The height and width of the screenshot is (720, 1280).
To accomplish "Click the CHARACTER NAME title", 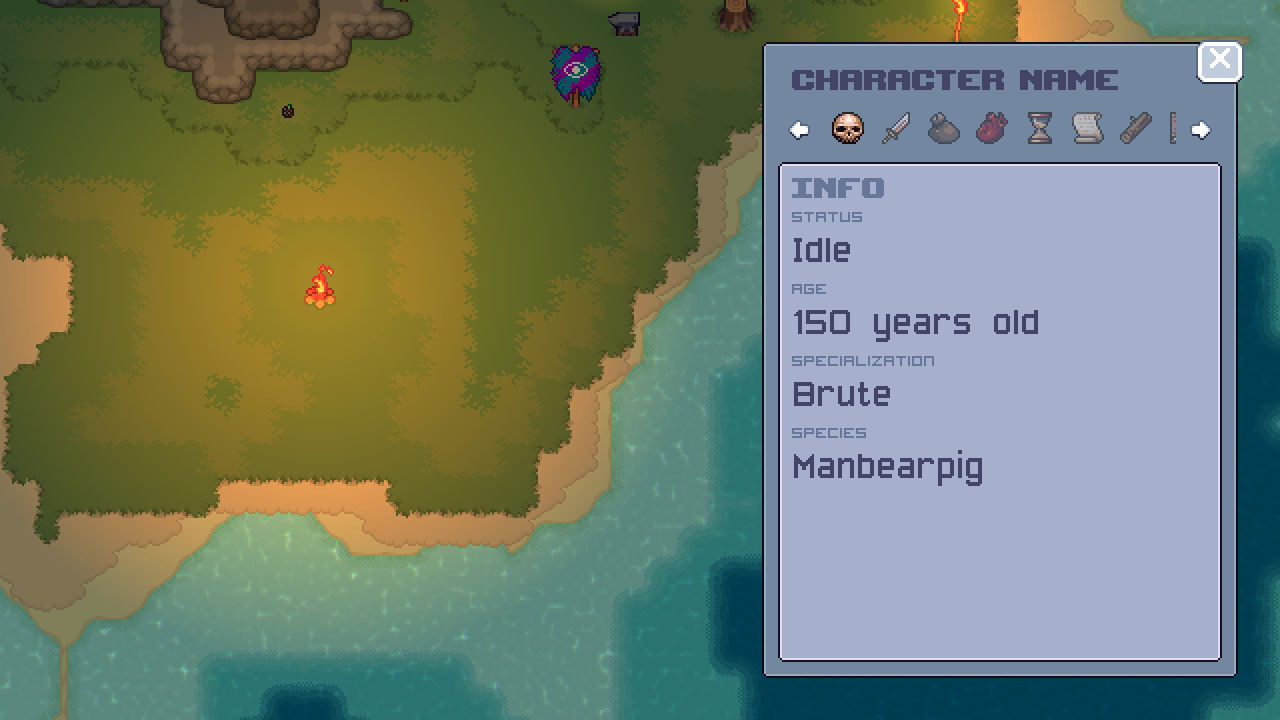I will click(956, 80).
